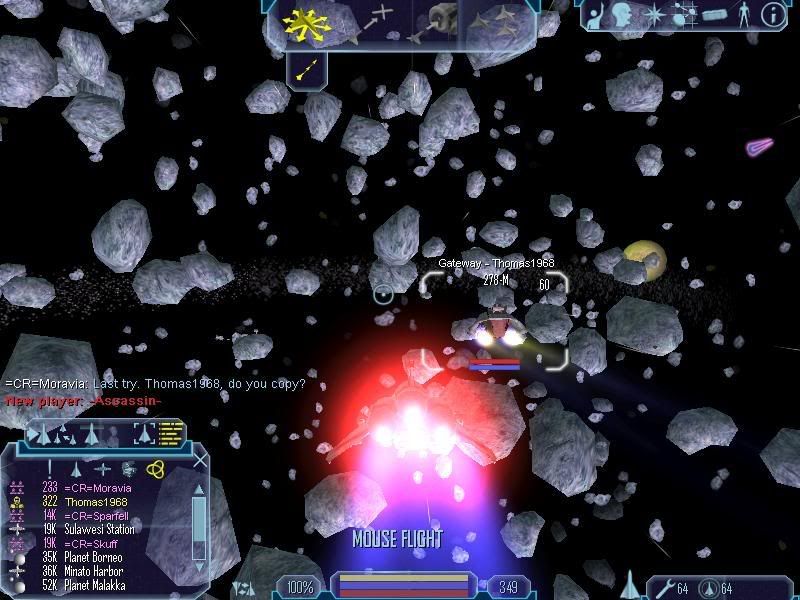Choose the Dock maneuver icon
The width and height of the screenshot is (800, 600).
pos(441,20)
